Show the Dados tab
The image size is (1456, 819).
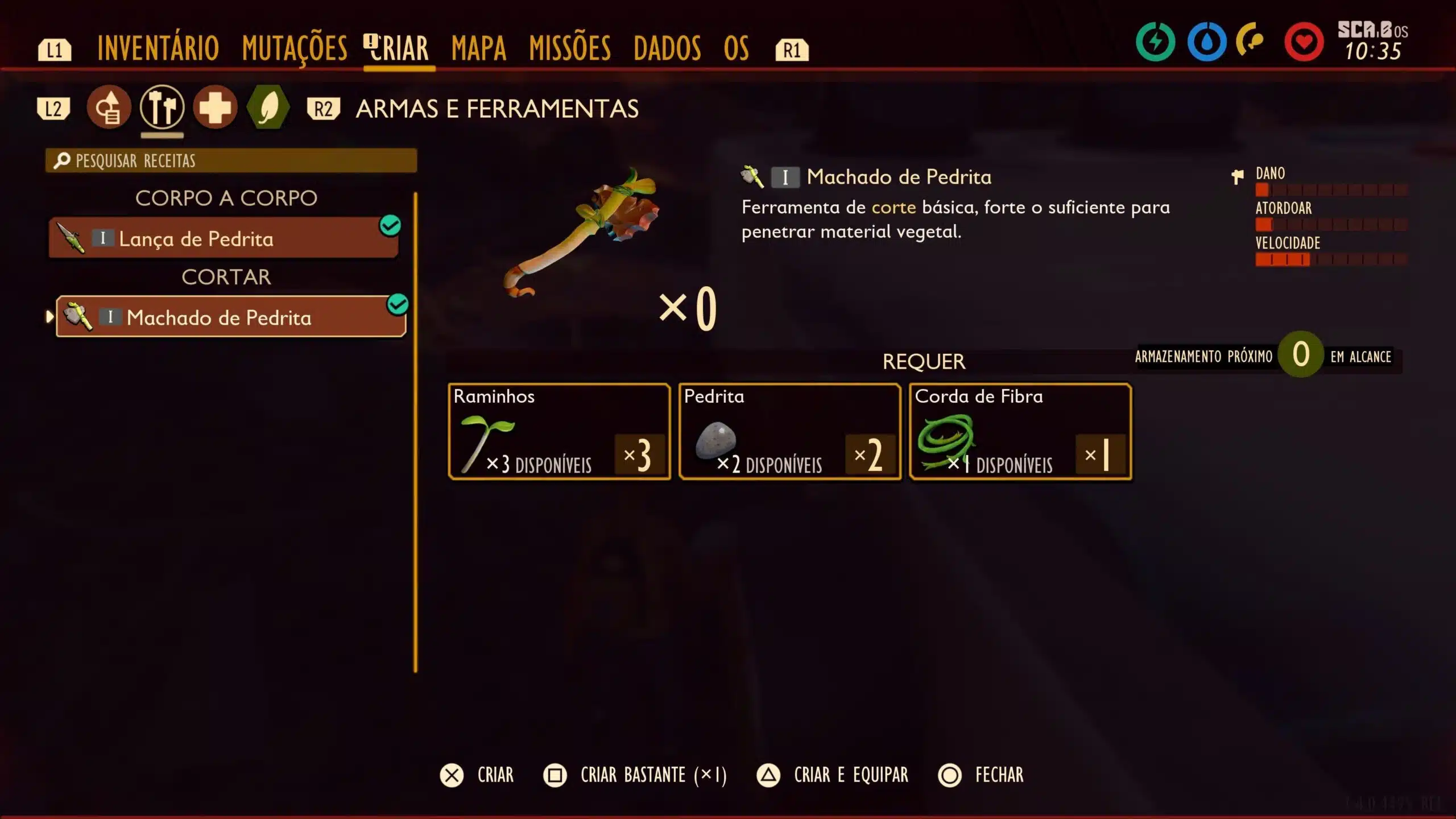(x=667, y=48)
